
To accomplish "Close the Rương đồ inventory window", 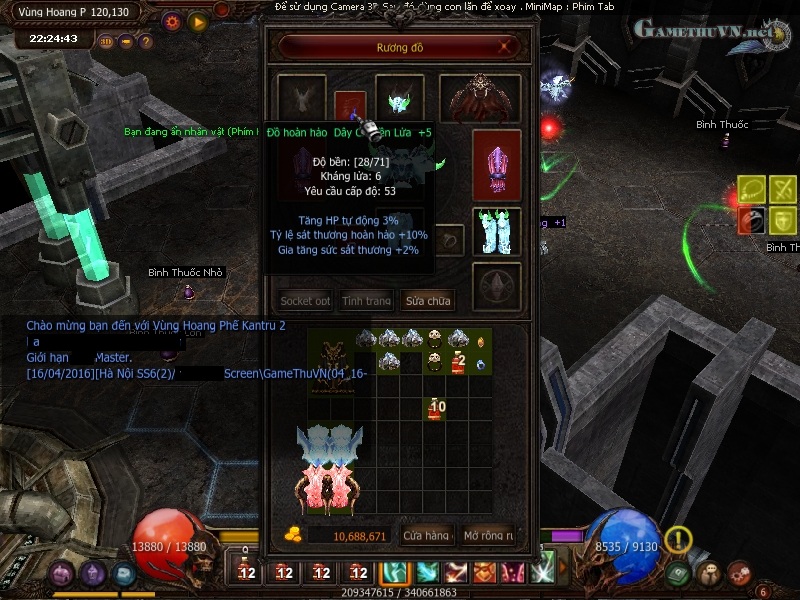I will [509, 46].
